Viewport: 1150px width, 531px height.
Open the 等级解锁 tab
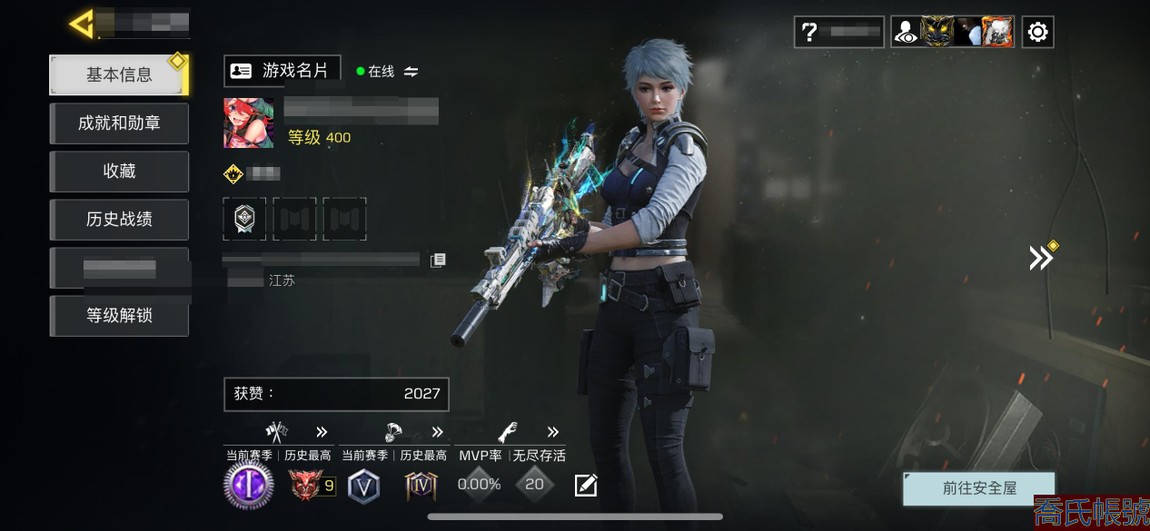[119, 315]
